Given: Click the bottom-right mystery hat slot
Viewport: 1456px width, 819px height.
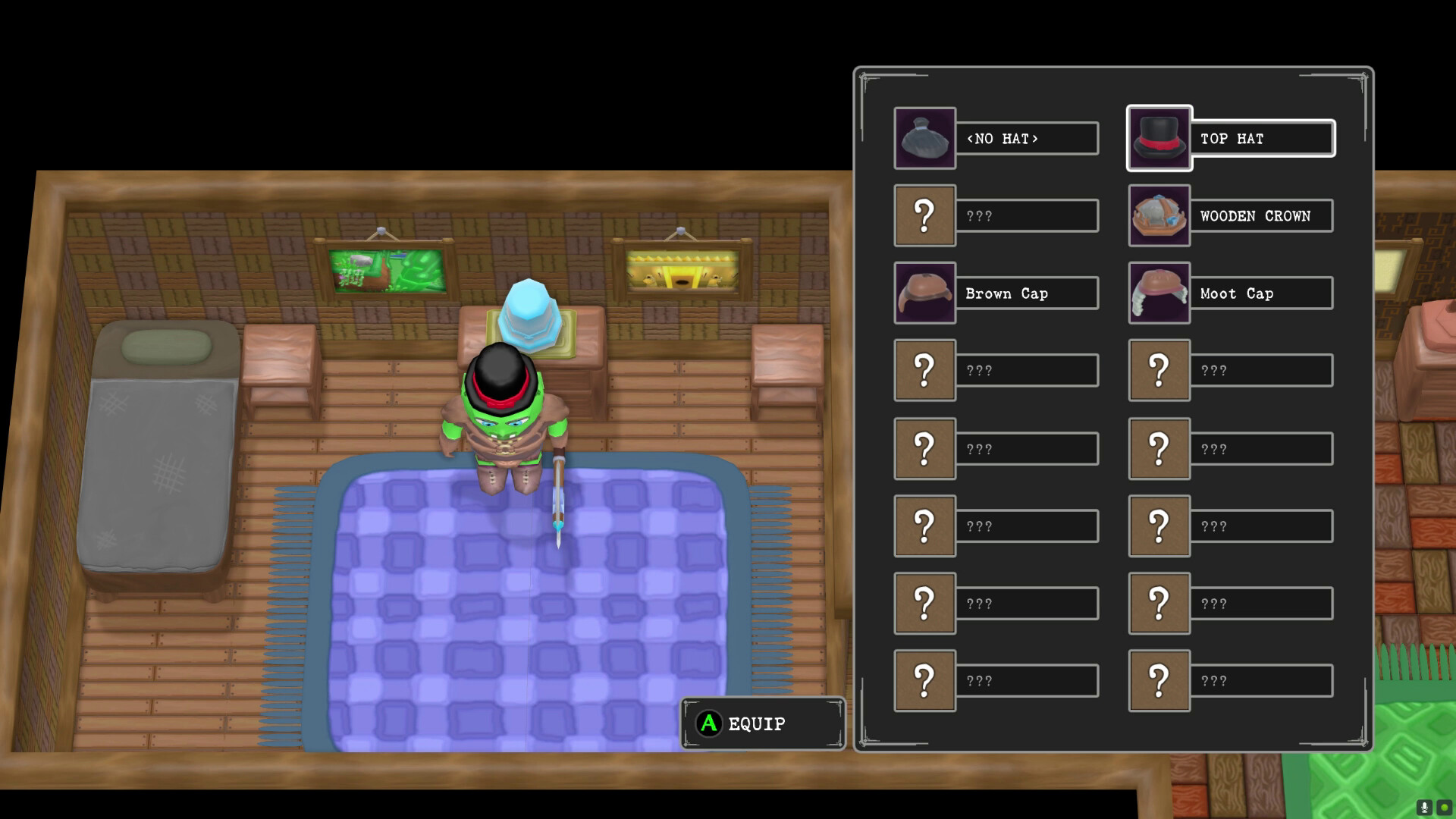Looking at the screenshot, I should click(1159, 679).
